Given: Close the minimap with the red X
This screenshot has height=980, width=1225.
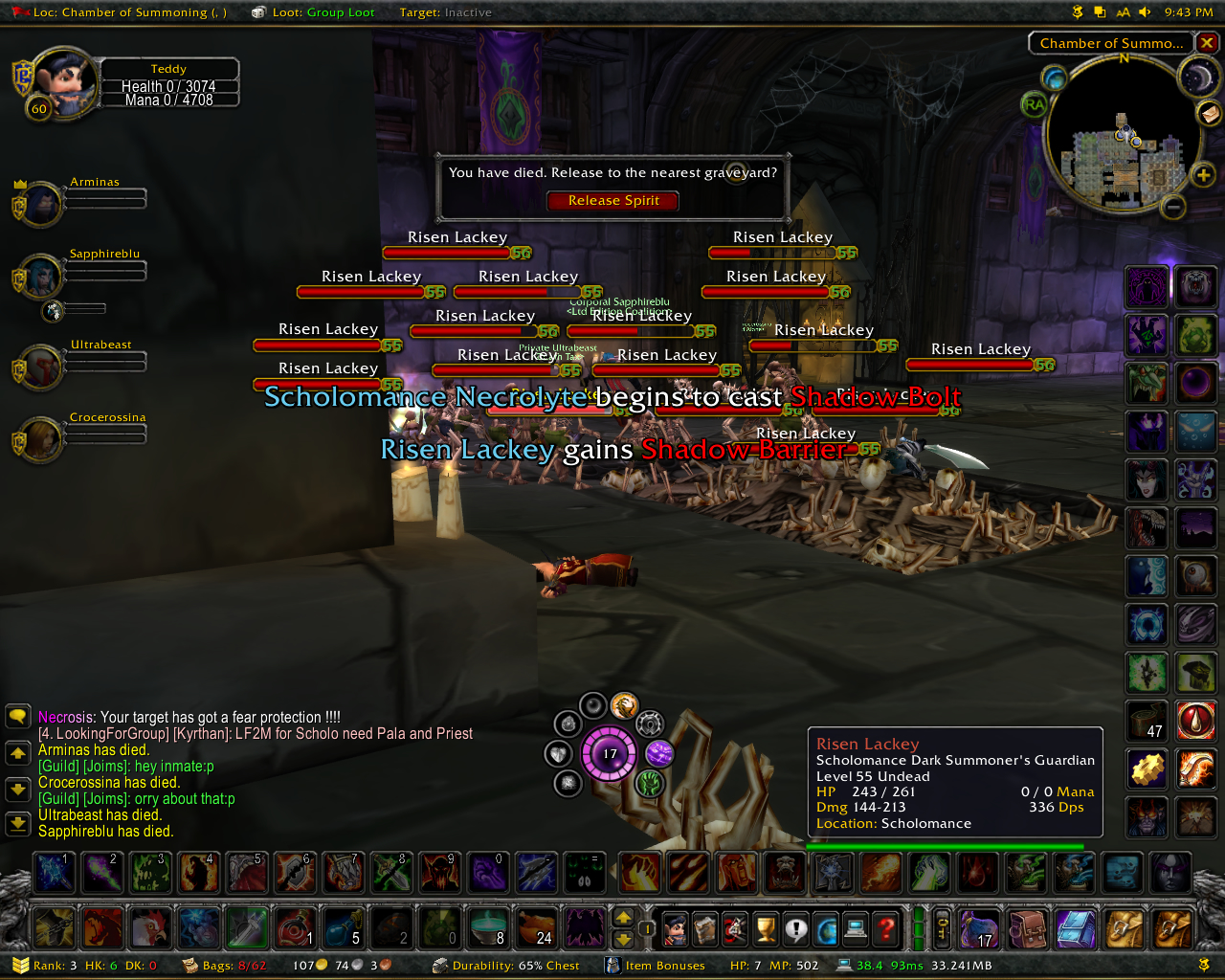Looking at the screenshot, I should 1208,43.
